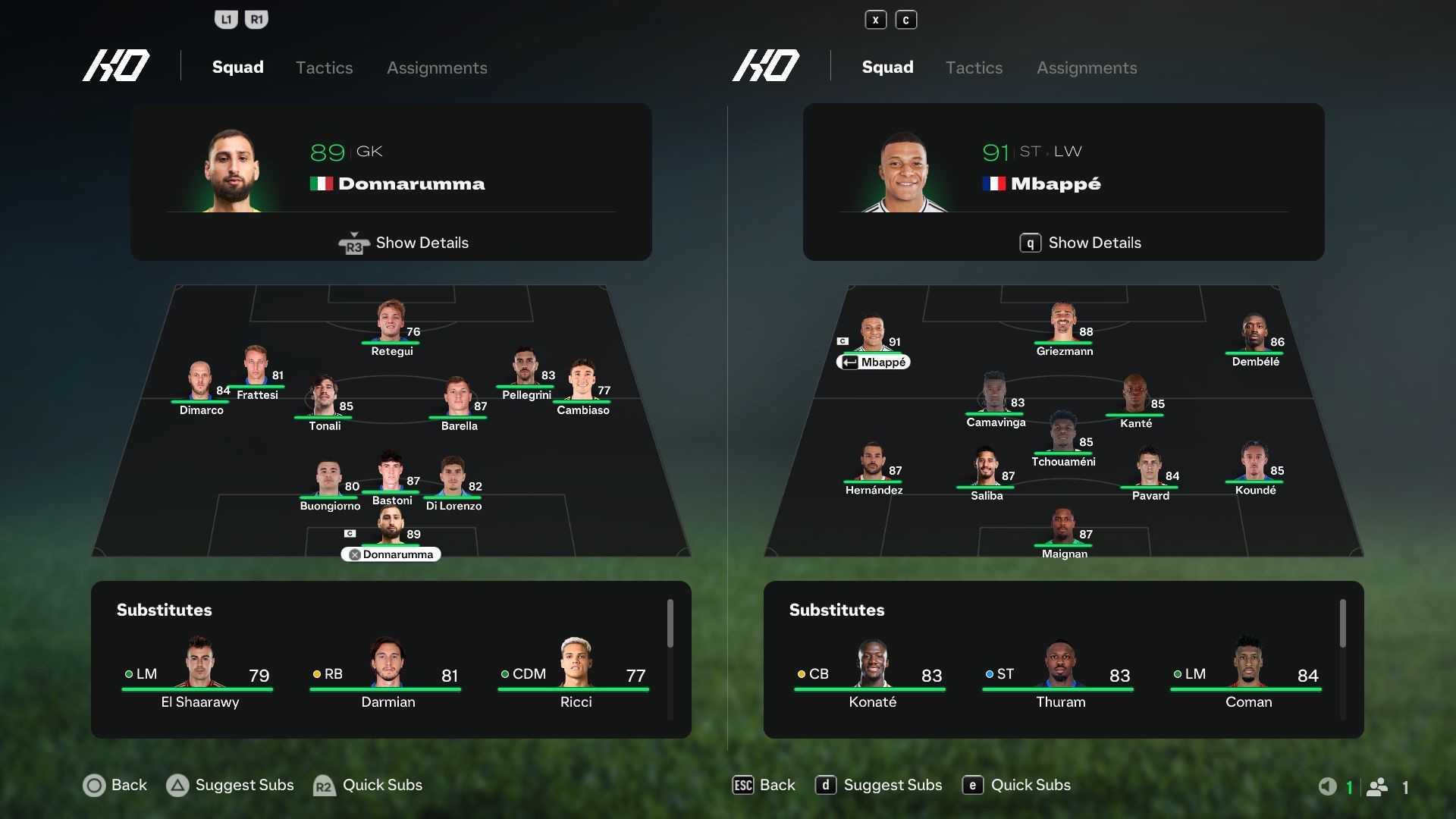
Task: Switch to the Assignments tab on the right
Action: (x=1086, y=67)
